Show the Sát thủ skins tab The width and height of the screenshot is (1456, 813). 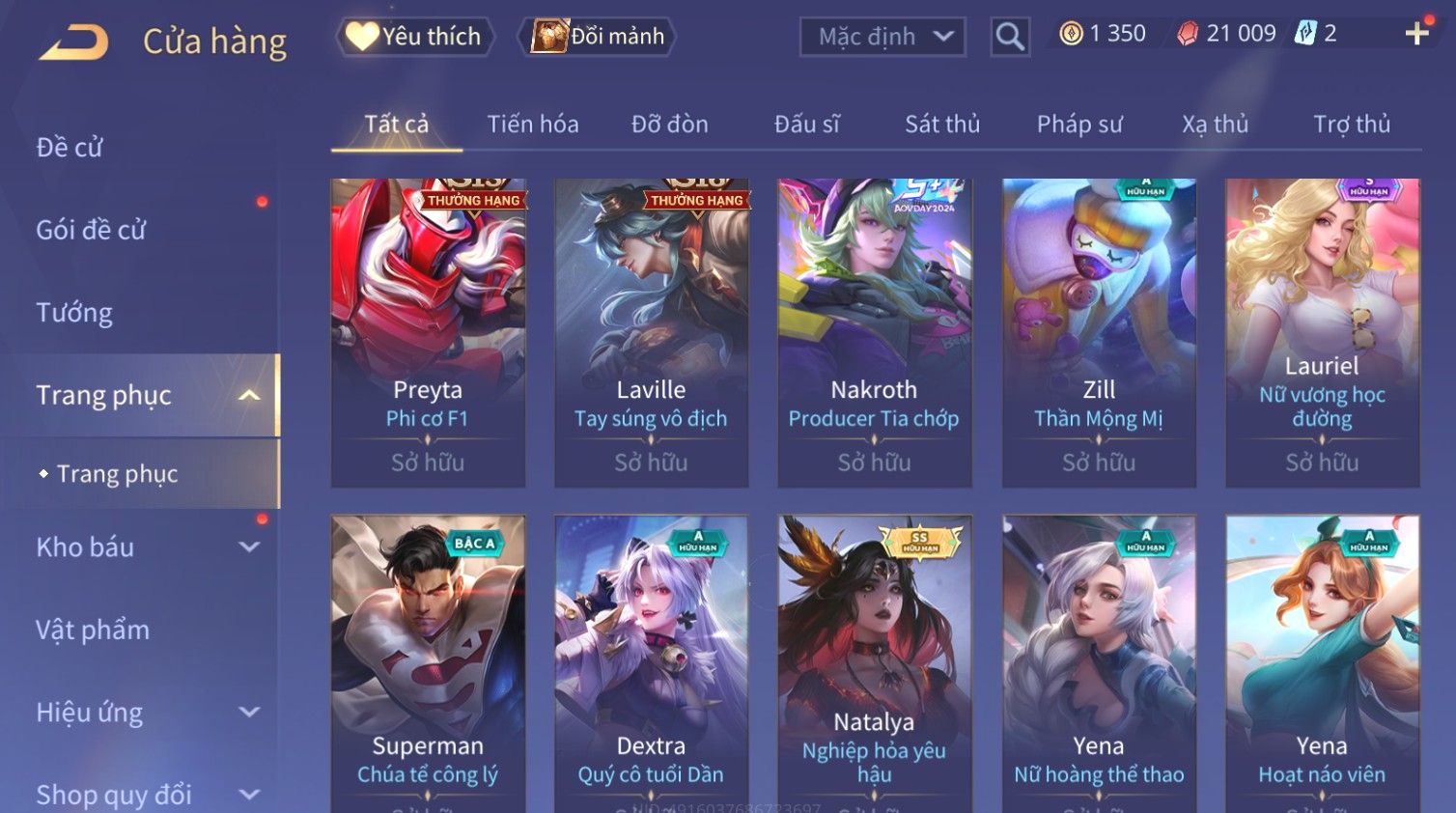(x=942, y=125)
